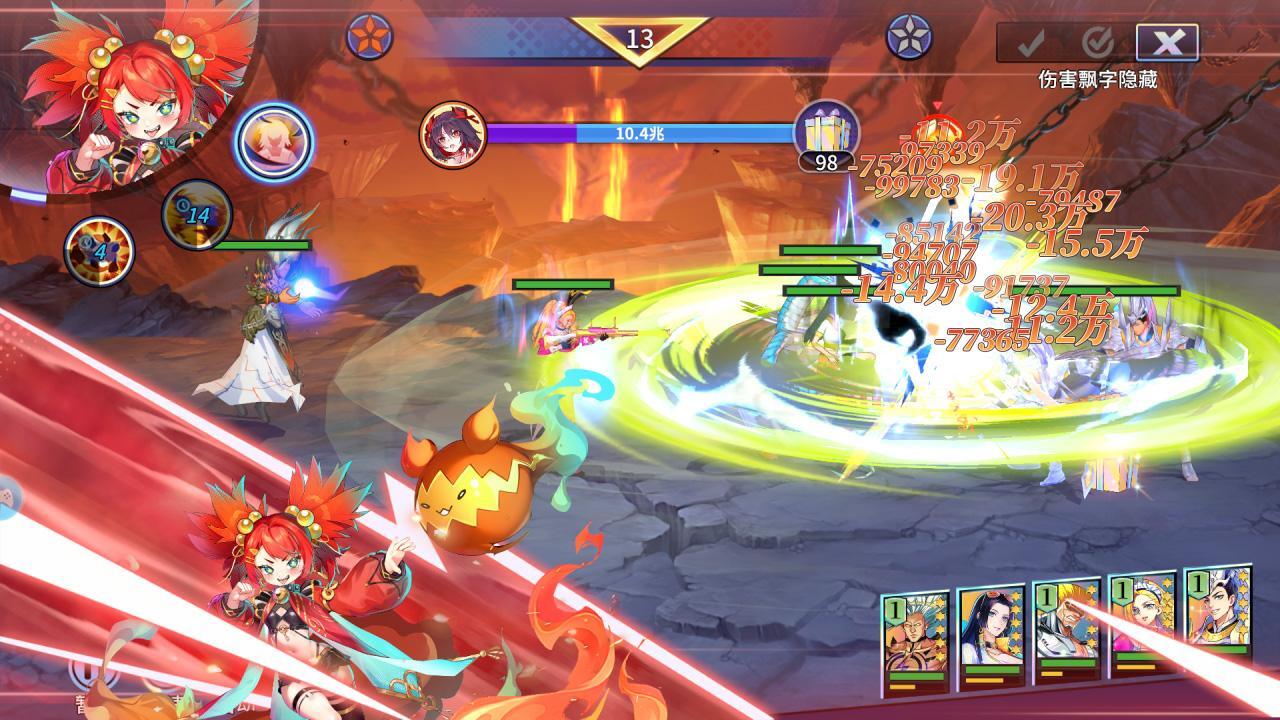
Task: Choose the single checkmark damage text option
Action: 1031,42
